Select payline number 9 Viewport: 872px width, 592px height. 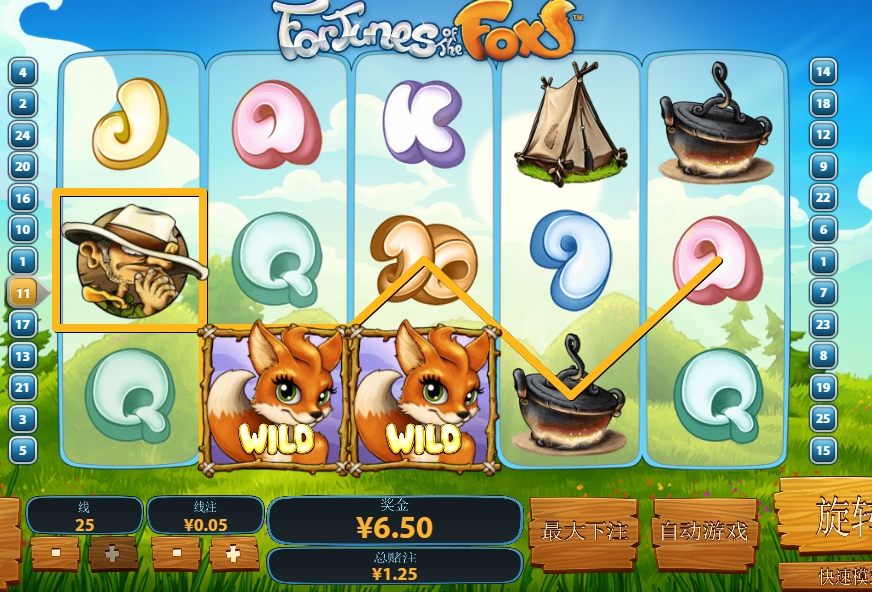click(823, 166)
